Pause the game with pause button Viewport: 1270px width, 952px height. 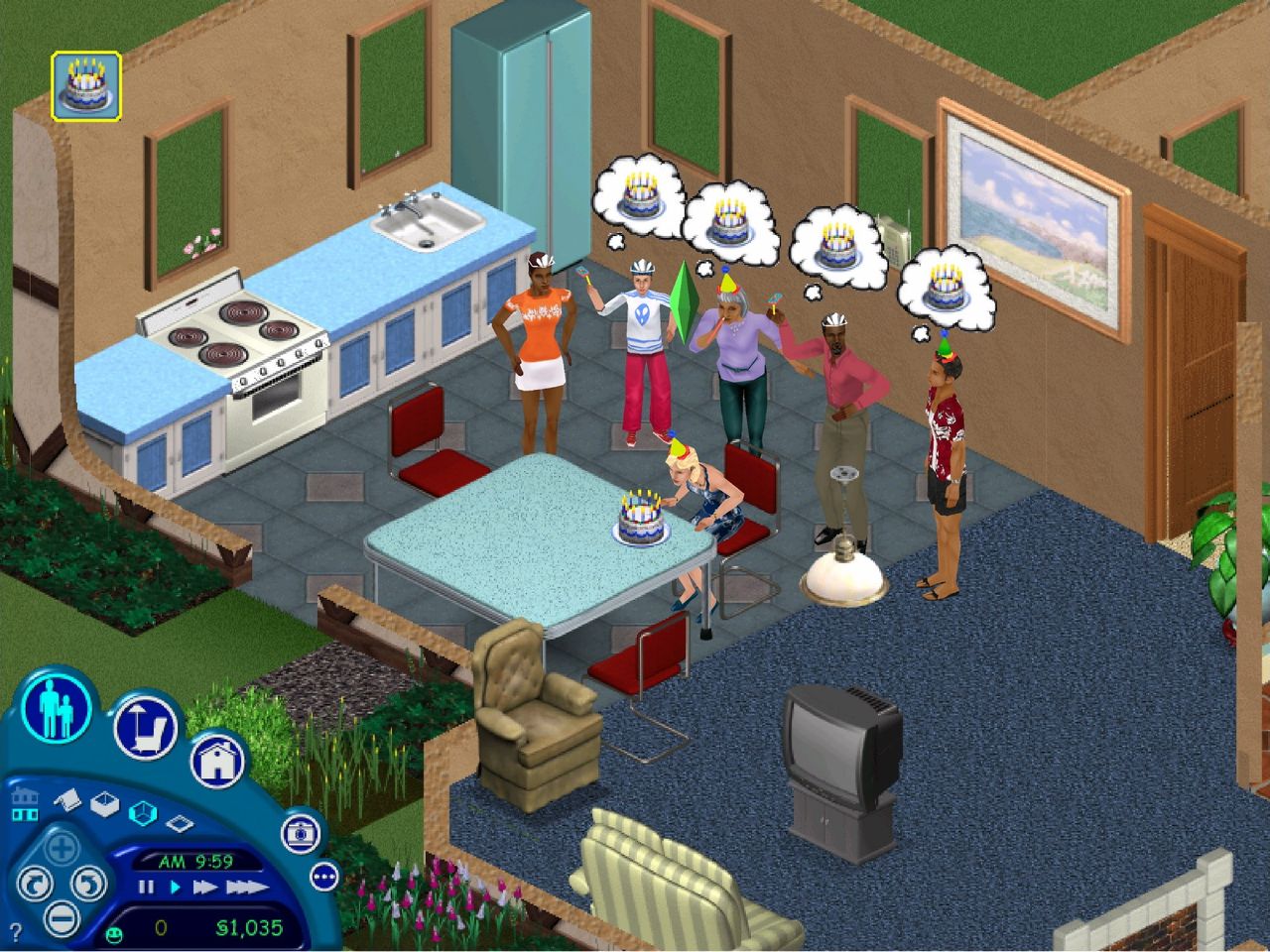click(146, 886)
